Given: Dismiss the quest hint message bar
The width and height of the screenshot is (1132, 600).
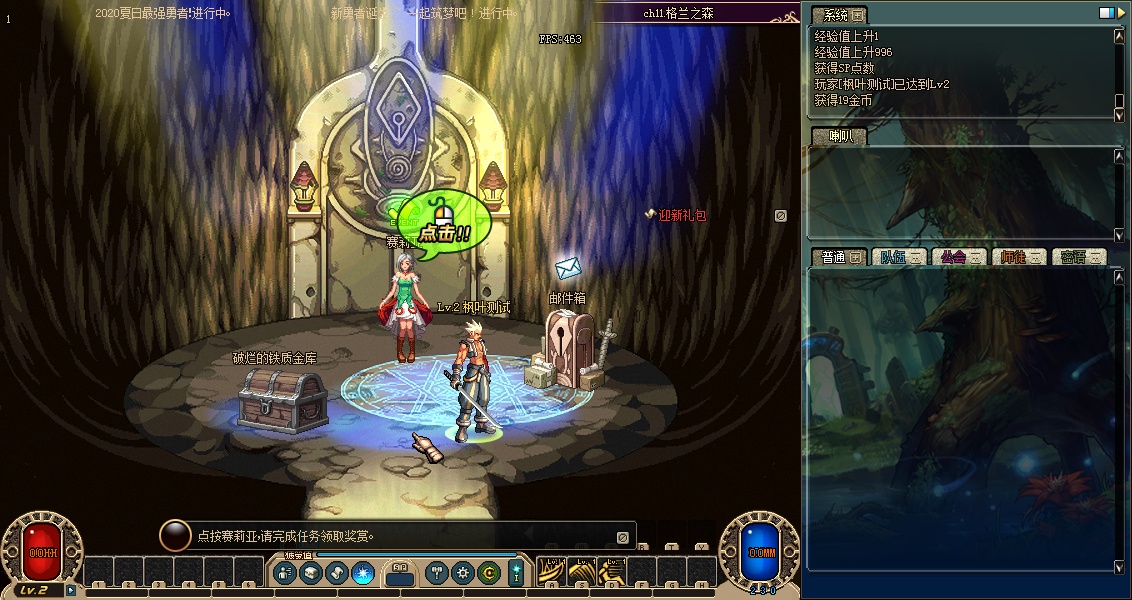Looking at the screenshot, I should [x=622, y=537].
